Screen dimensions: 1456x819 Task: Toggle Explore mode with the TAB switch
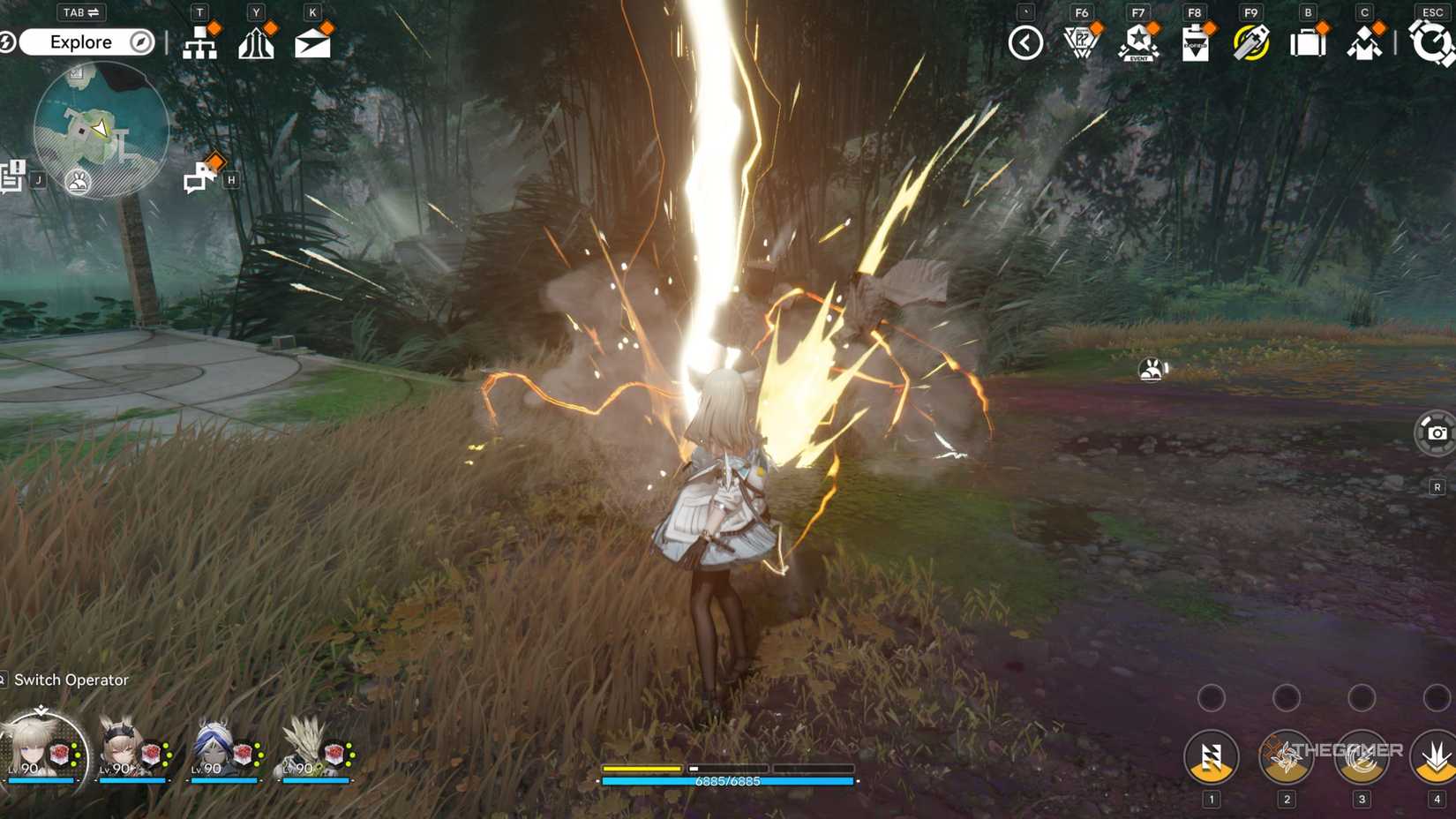click(x=79, y=12)
